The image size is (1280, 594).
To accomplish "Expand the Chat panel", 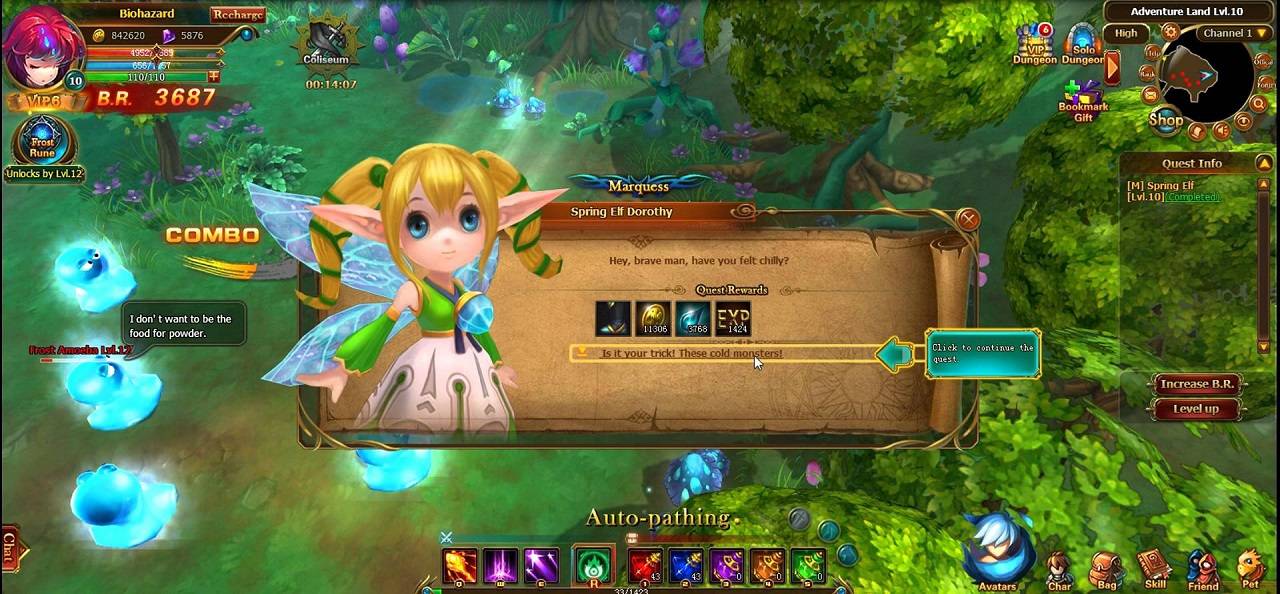I will click(x=10, y=548).
